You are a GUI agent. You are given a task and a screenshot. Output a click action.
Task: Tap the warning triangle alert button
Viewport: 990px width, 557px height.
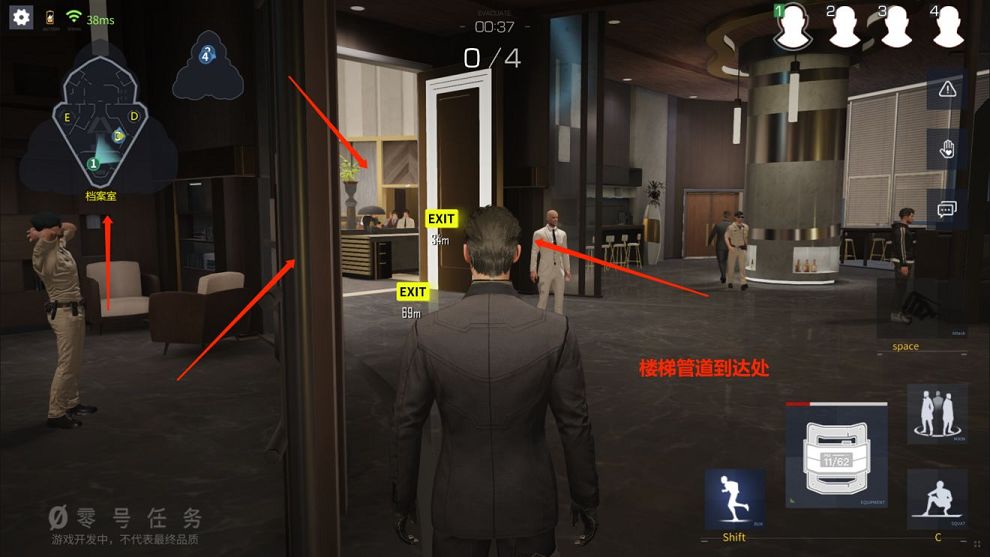947,89
